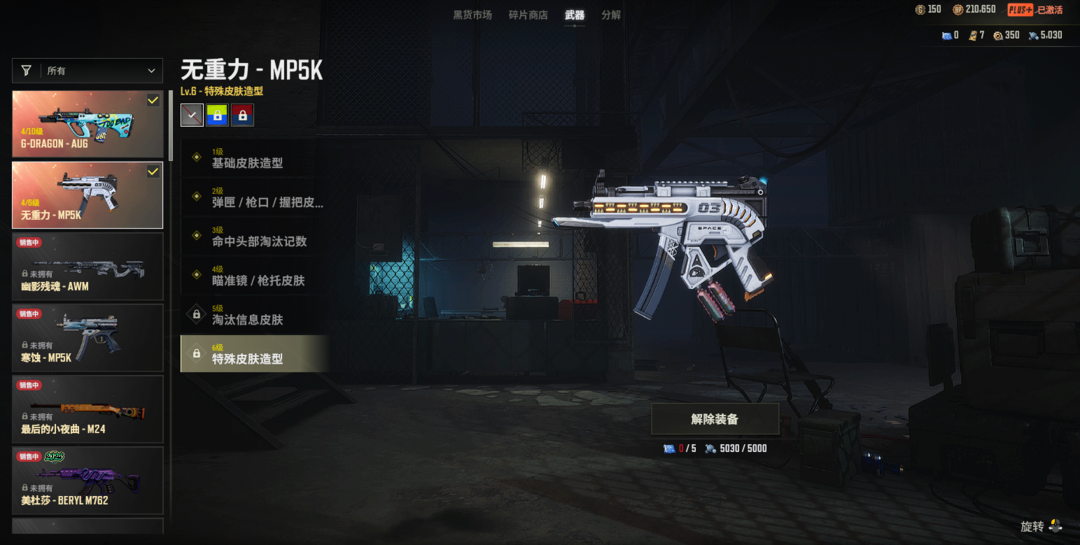Pick the locked red color variant
The image size is (1080, 545).
pos(242,115)
